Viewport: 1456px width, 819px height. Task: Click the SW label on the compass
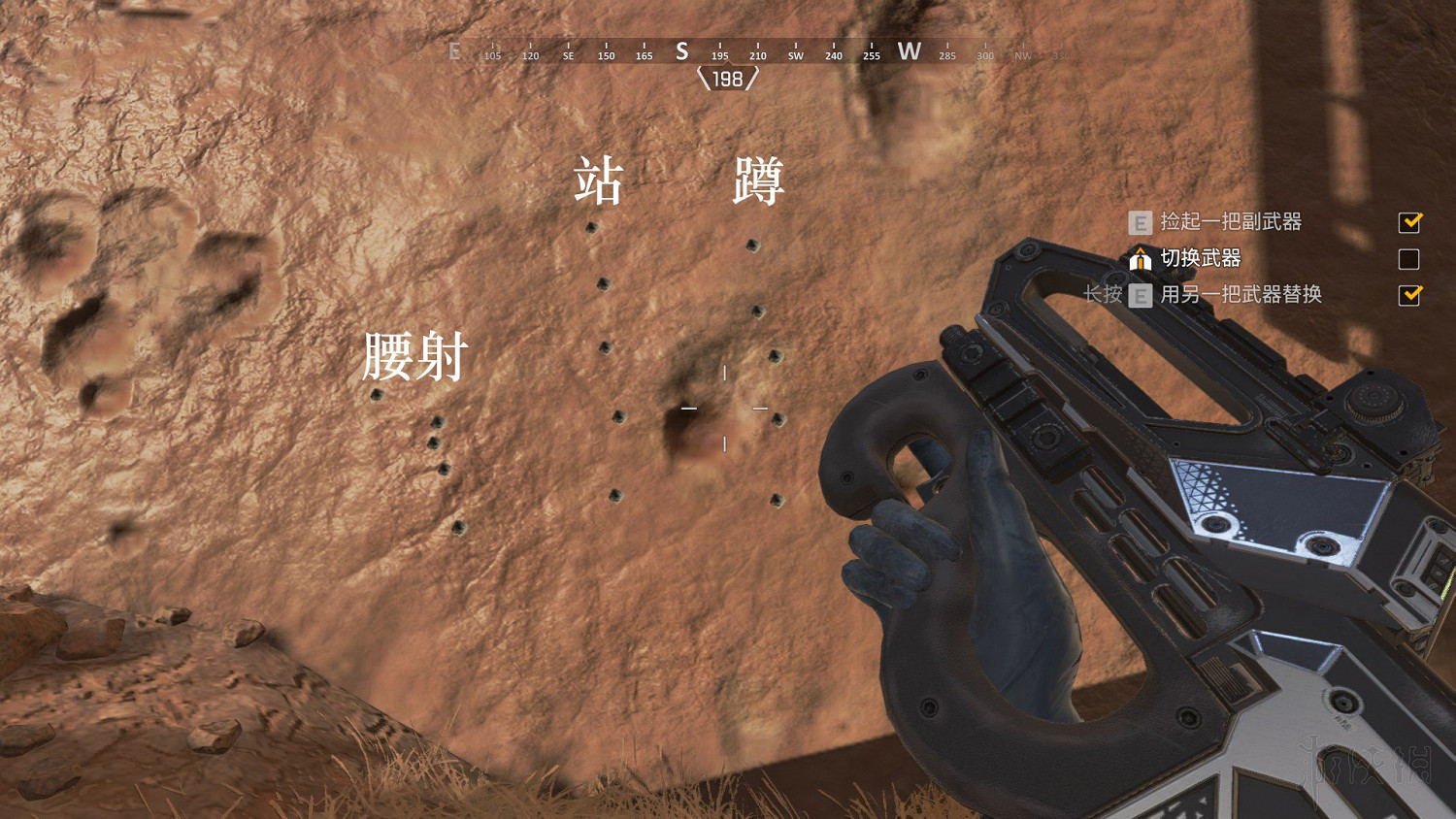click(795, 55)
